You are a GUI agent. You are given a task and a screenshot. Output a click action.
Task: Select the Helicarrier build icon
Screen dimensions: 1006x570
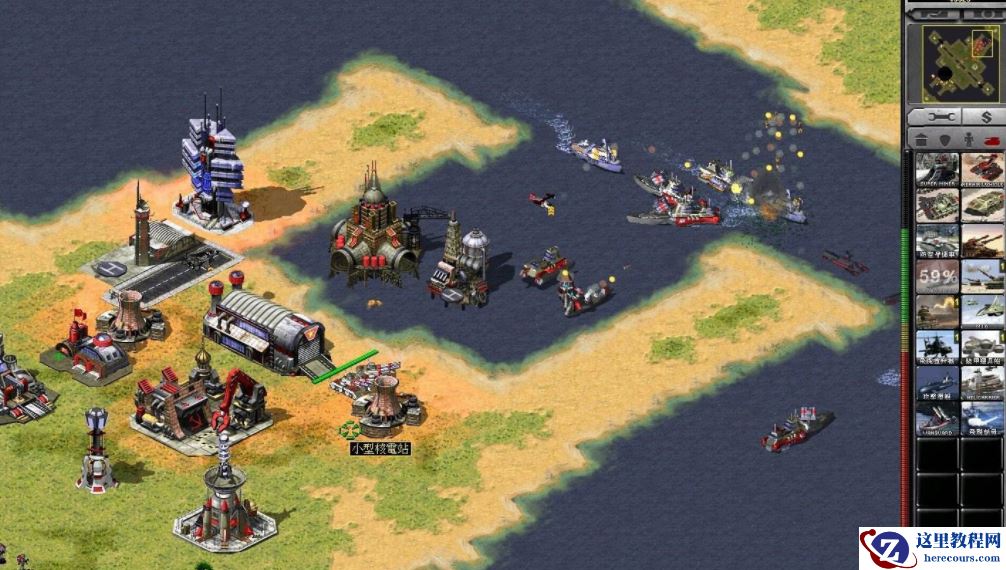(x=982, y=382)
